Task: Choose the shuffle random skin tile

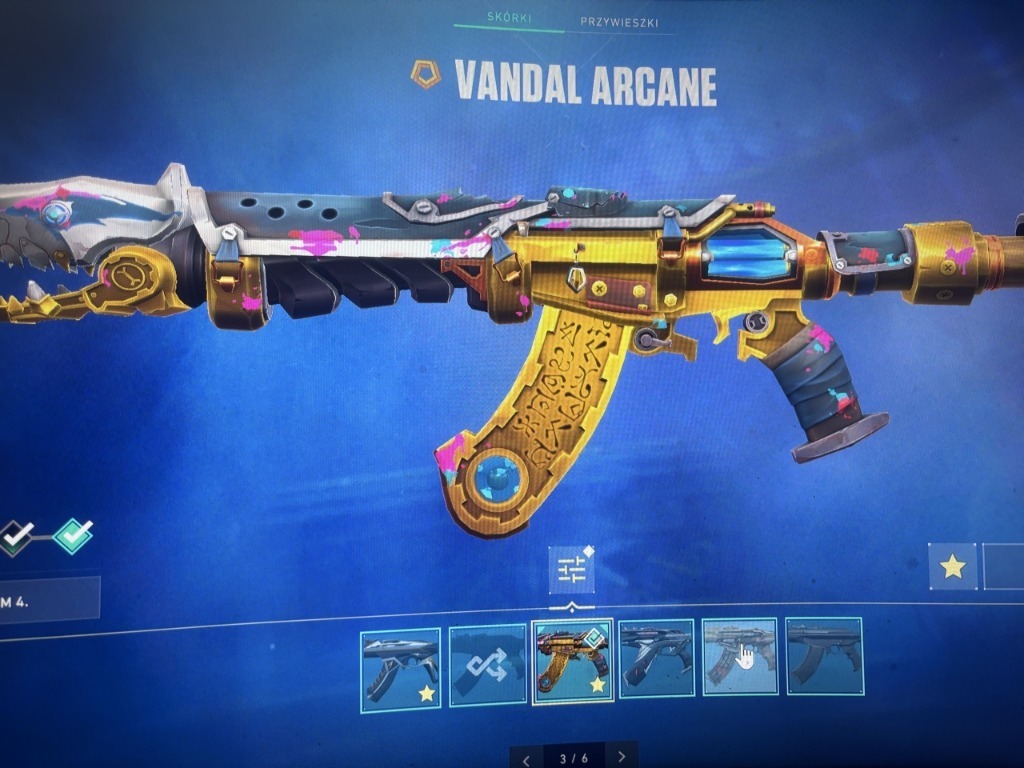Action: [x=487, y=664]
